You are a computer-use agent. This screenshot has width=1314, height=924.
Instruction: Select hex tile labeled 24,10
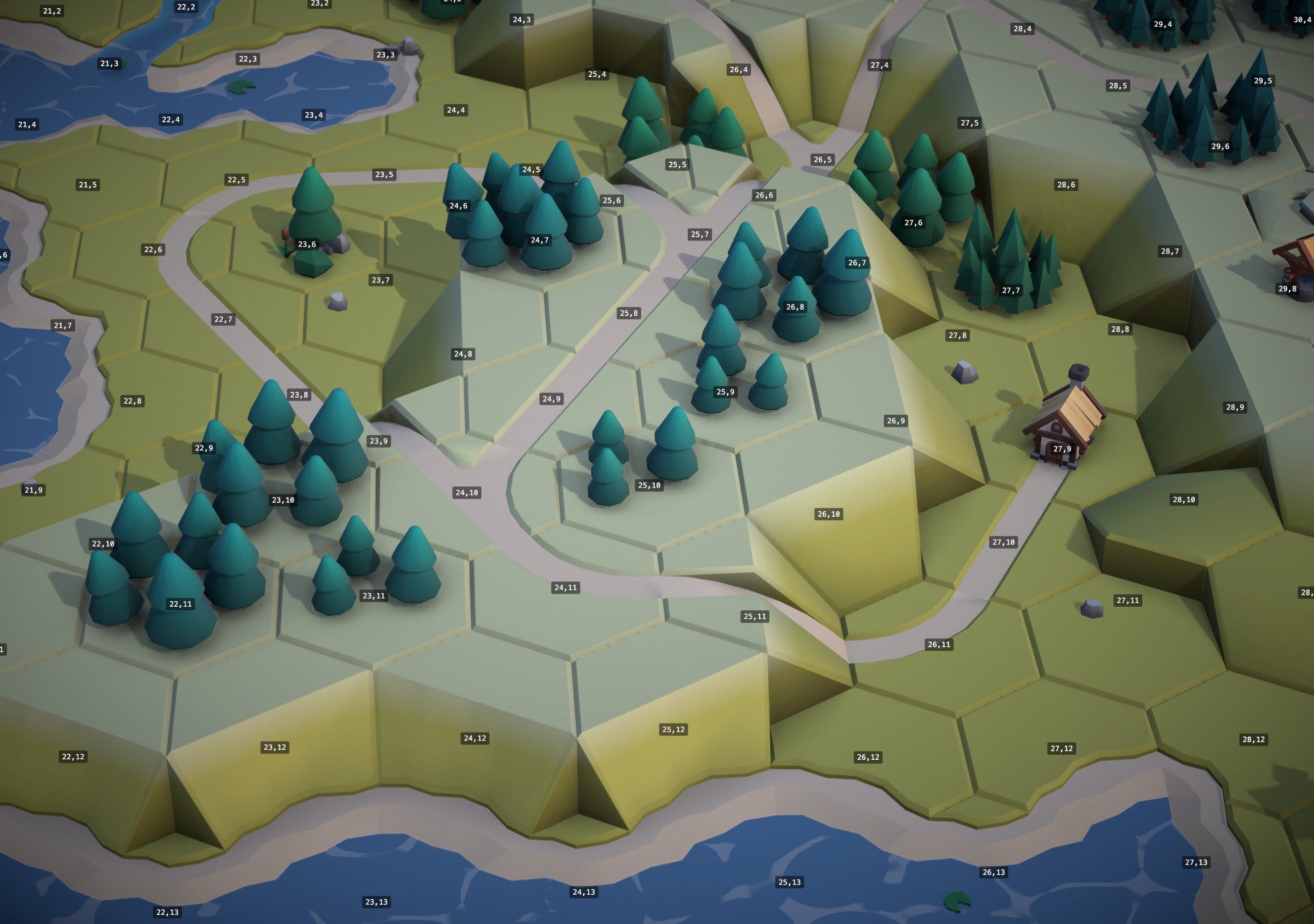click(466, 493)
